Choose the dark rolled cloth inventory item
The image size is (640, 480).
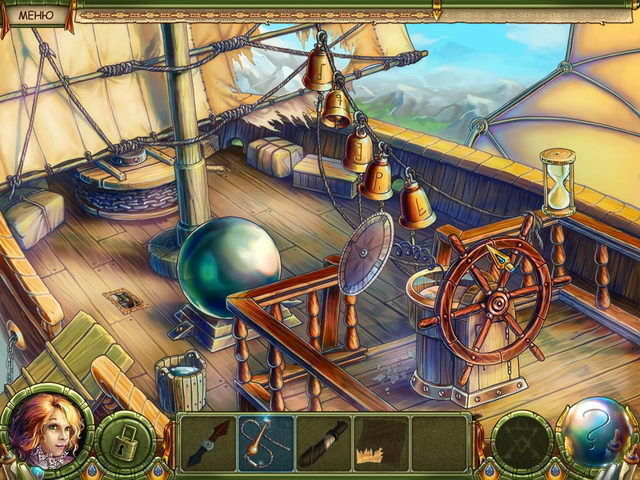pos(324,443)
